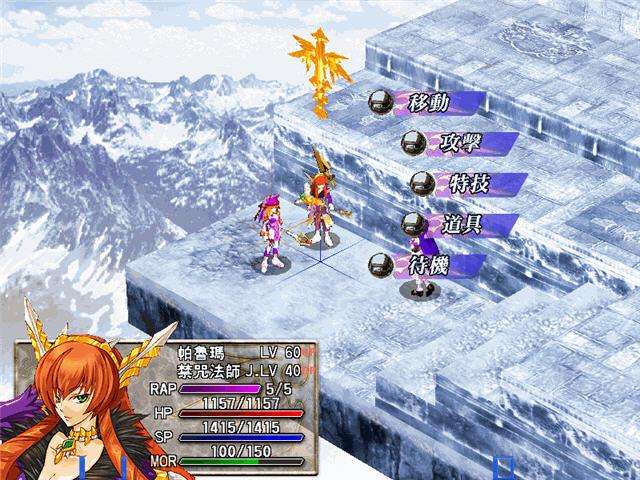Open the 特技 (Skills) command
The height and width of the screenshot is (480, 640).
click(x=468, y=184)
